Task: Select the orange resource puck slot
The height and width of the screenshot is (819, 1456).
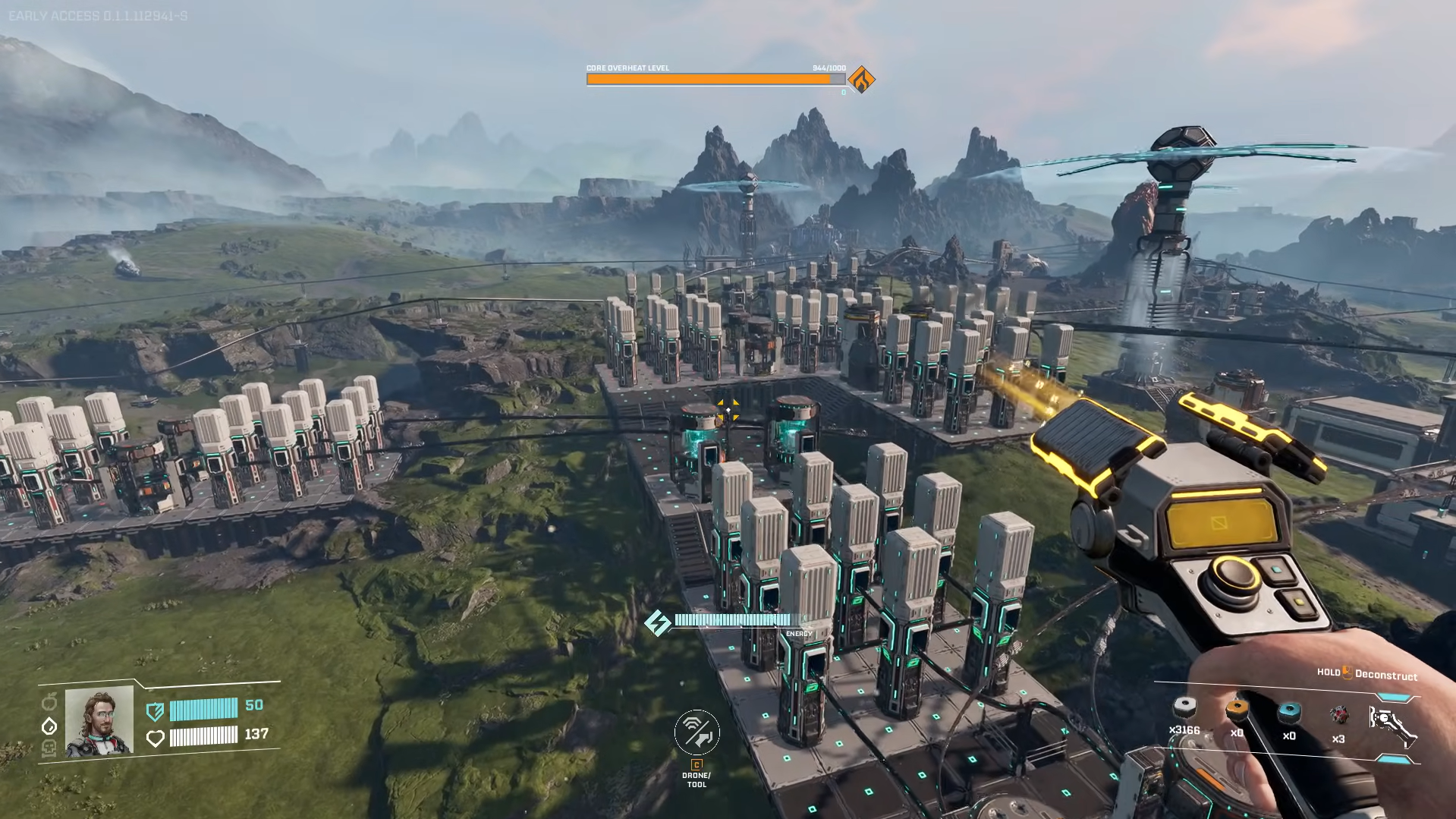Action: point(1237,710)
